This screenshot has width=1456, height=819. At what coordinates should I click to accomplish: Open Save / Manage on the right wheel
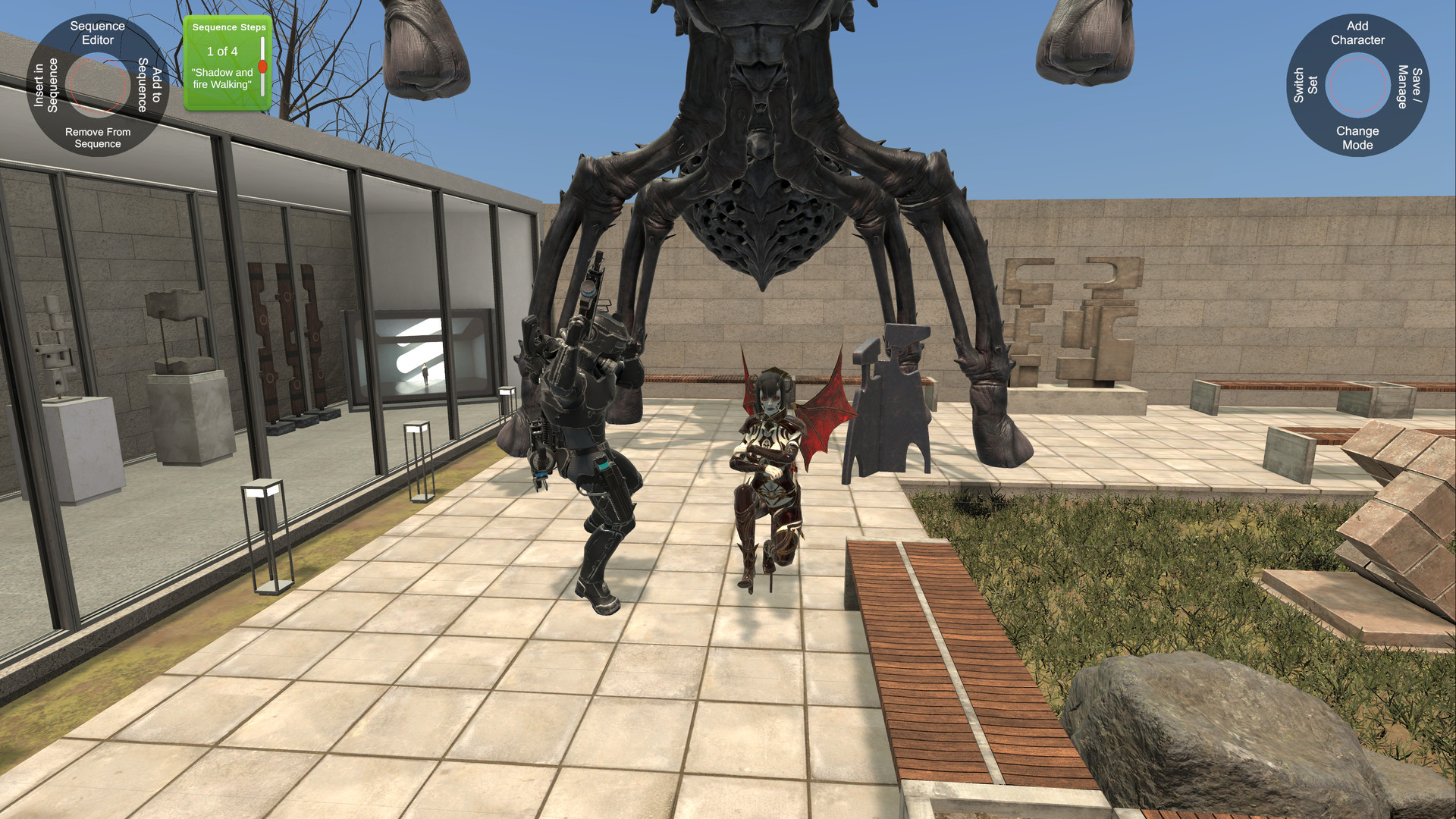coord(1407,85)
